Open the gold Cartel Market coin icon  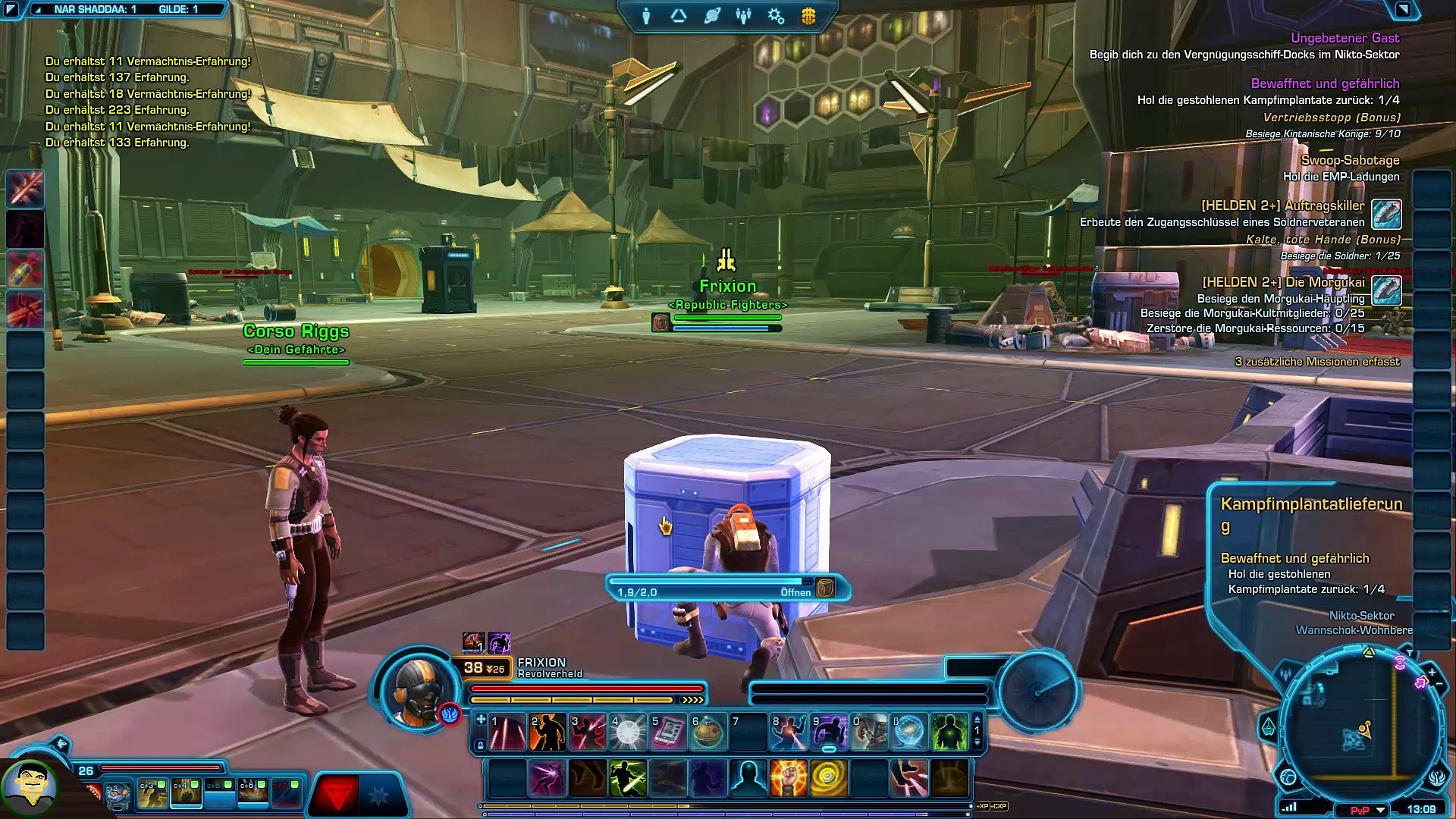point(808,16)
